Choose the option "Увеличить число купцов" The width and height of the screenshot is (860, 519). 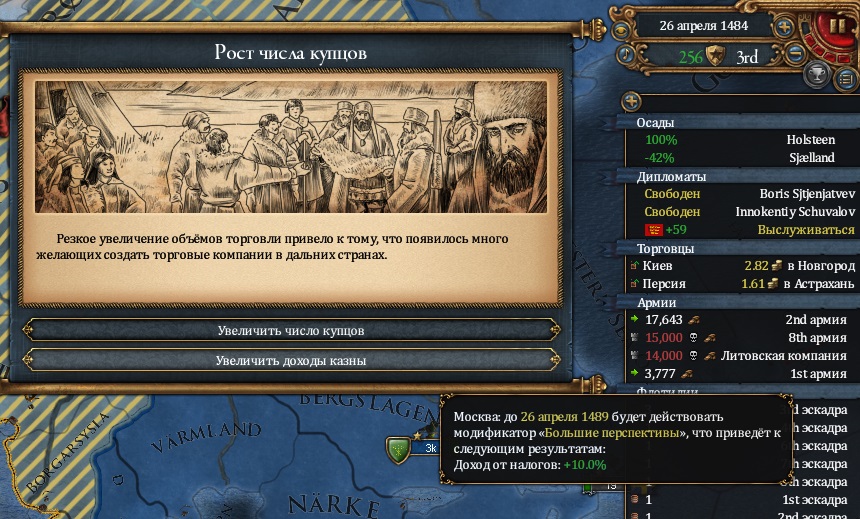pos(290,330)
